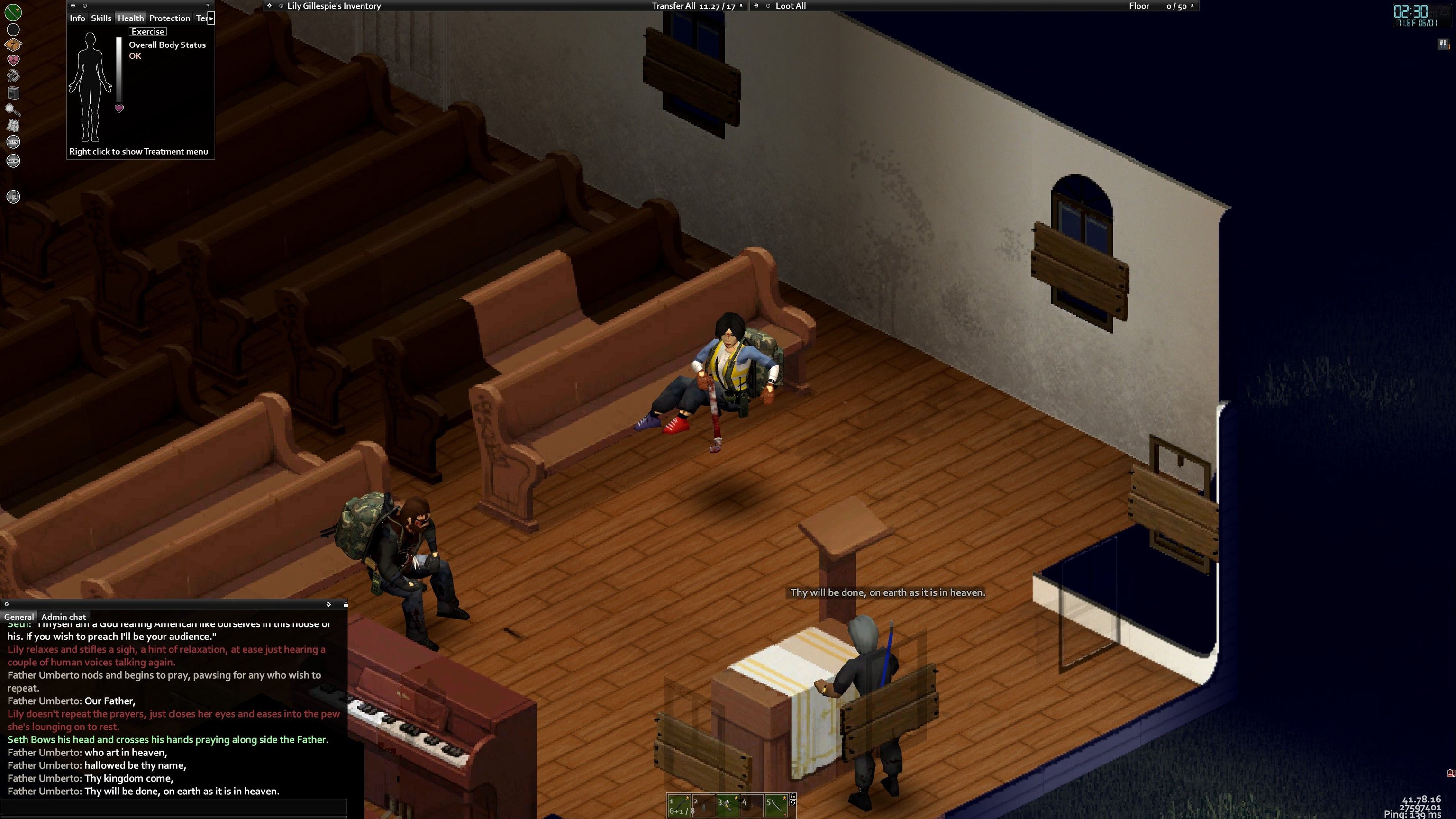Open the Client options button
The image size is (1456, 819).
13,142
